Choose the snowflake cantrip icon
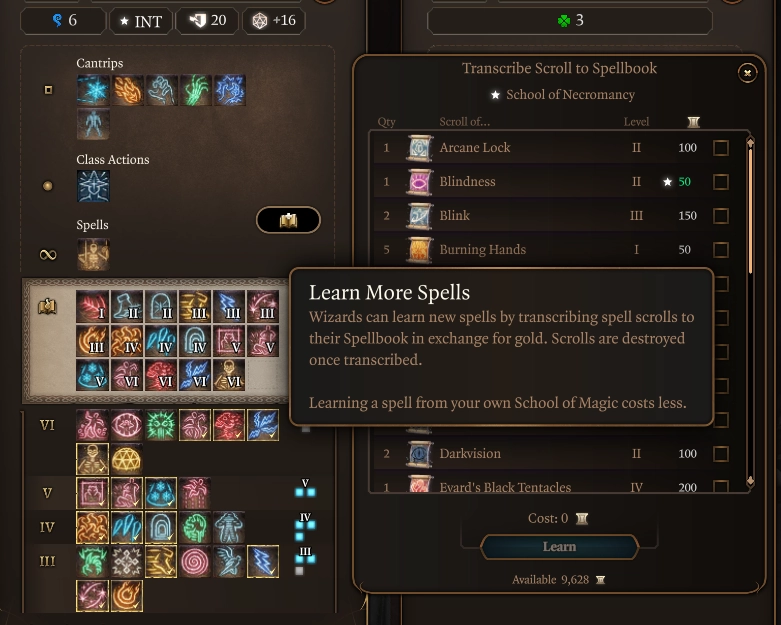 [x=94, y=90]
